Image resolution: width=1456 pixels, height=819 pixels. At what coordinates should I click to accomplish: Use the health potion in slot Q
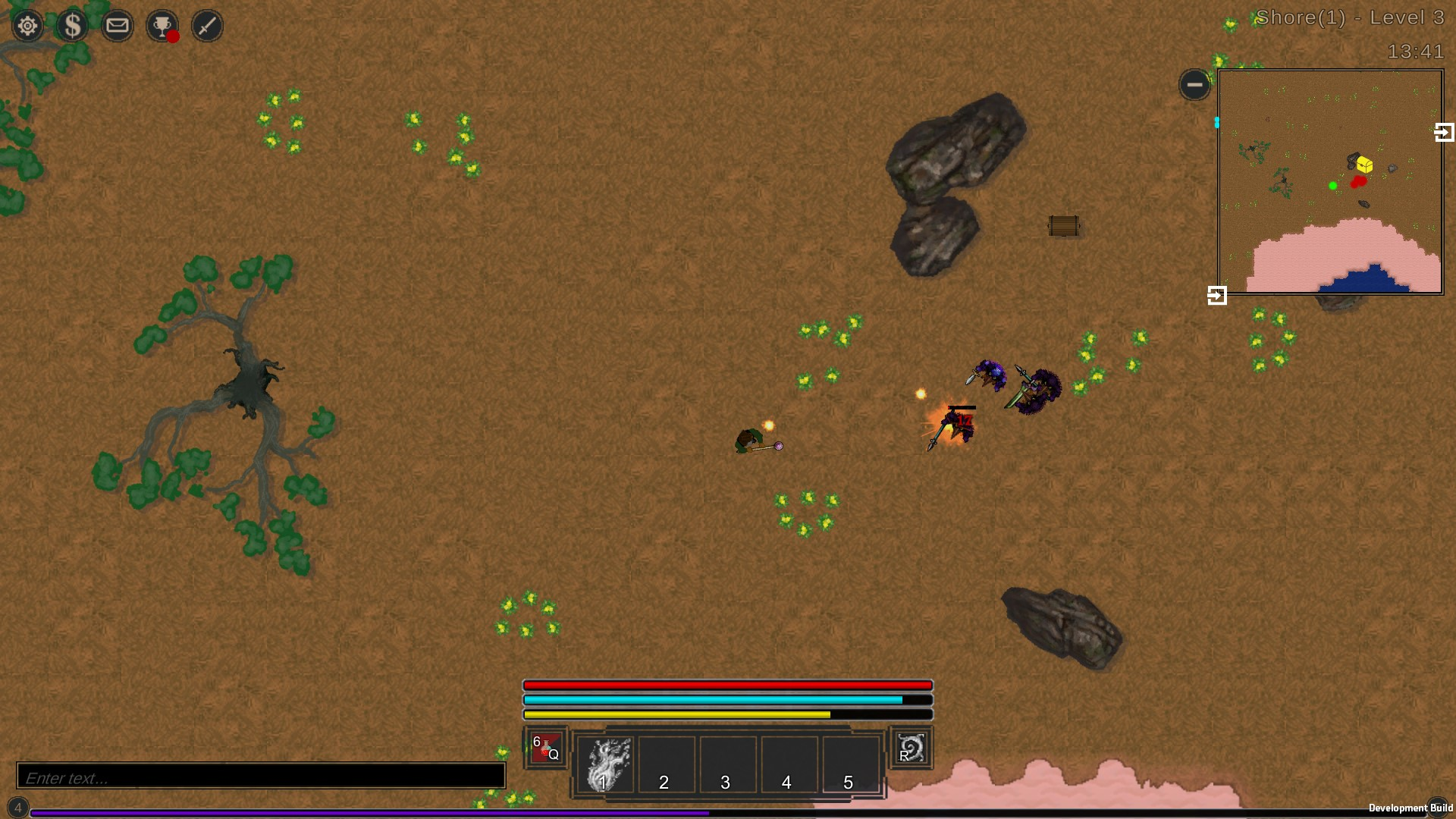point(545,748)
